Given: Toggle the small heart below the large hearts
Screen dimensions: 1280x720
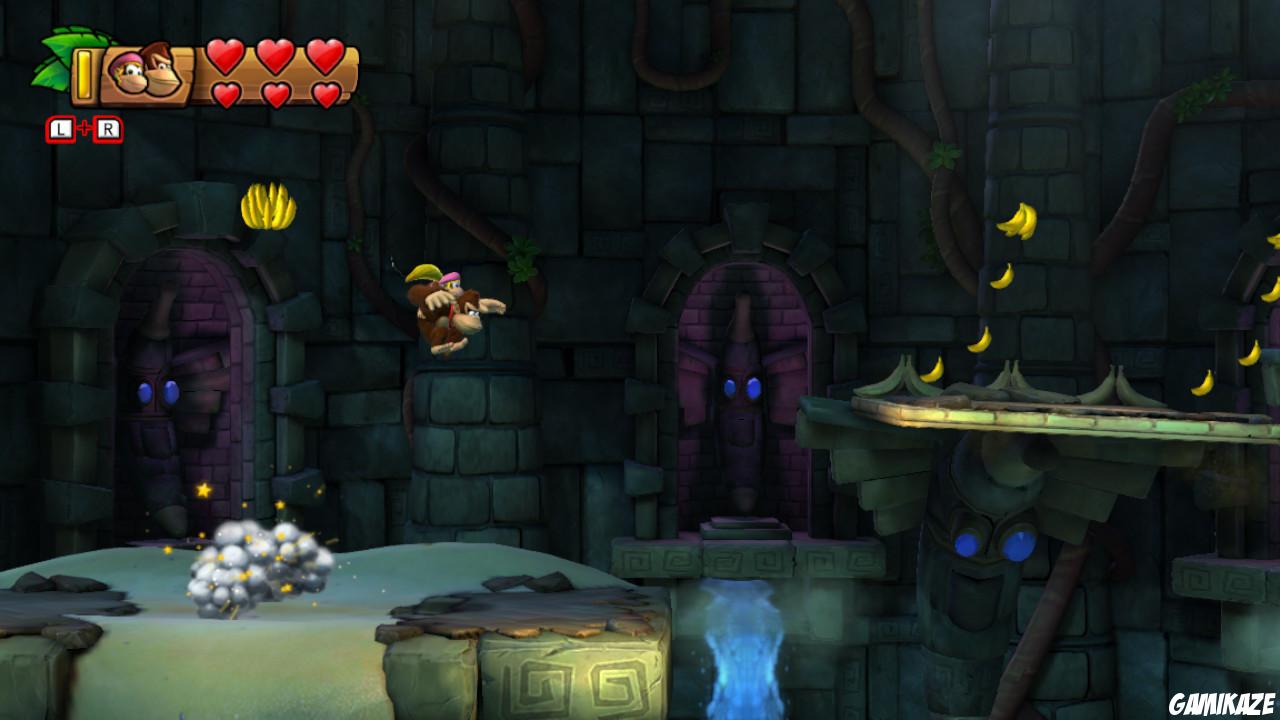Looking at the screenshot, I should (x=225, y=92).
